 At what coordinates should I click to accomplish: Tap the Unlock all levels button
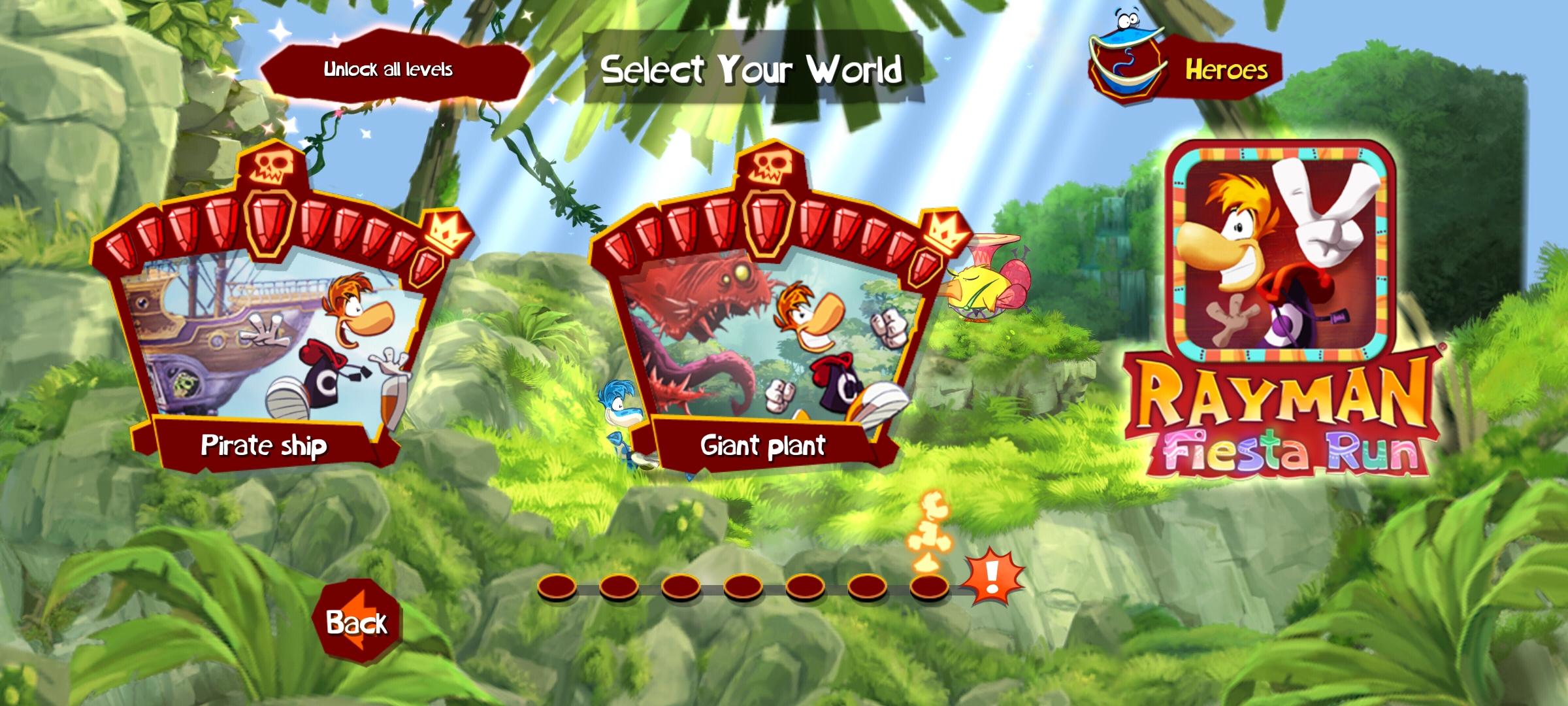389,70
